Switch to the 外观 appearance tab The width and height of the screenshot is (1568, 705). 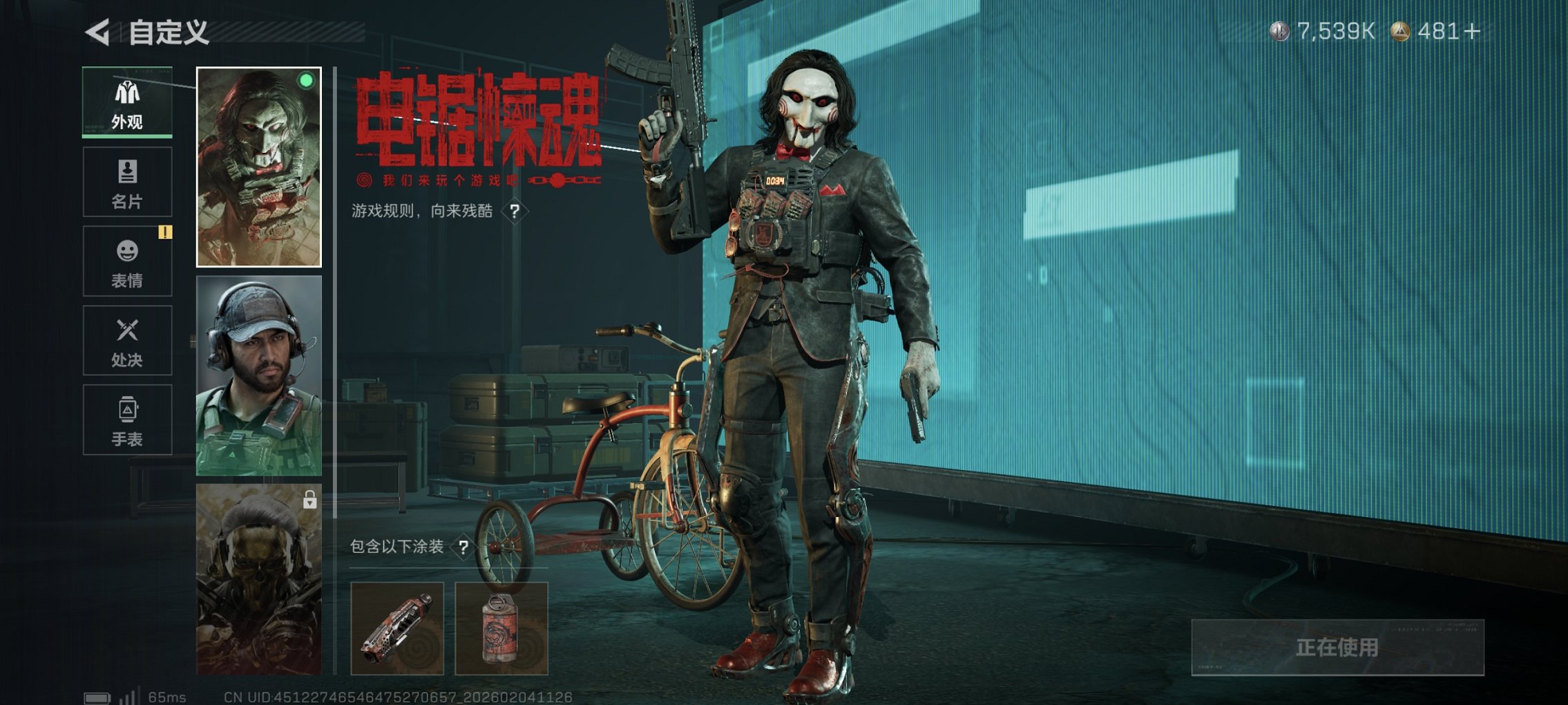coord(127,102)
